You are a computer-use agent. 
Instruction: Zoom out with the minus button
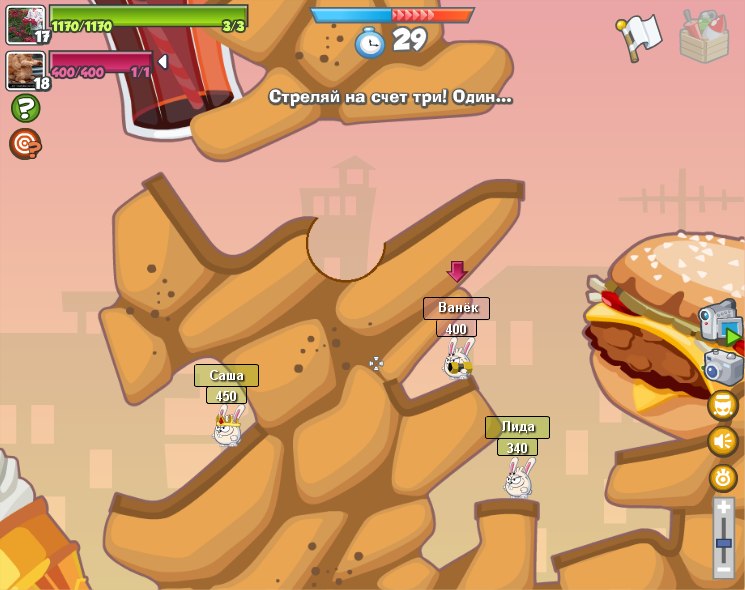(x=724, y=569)
